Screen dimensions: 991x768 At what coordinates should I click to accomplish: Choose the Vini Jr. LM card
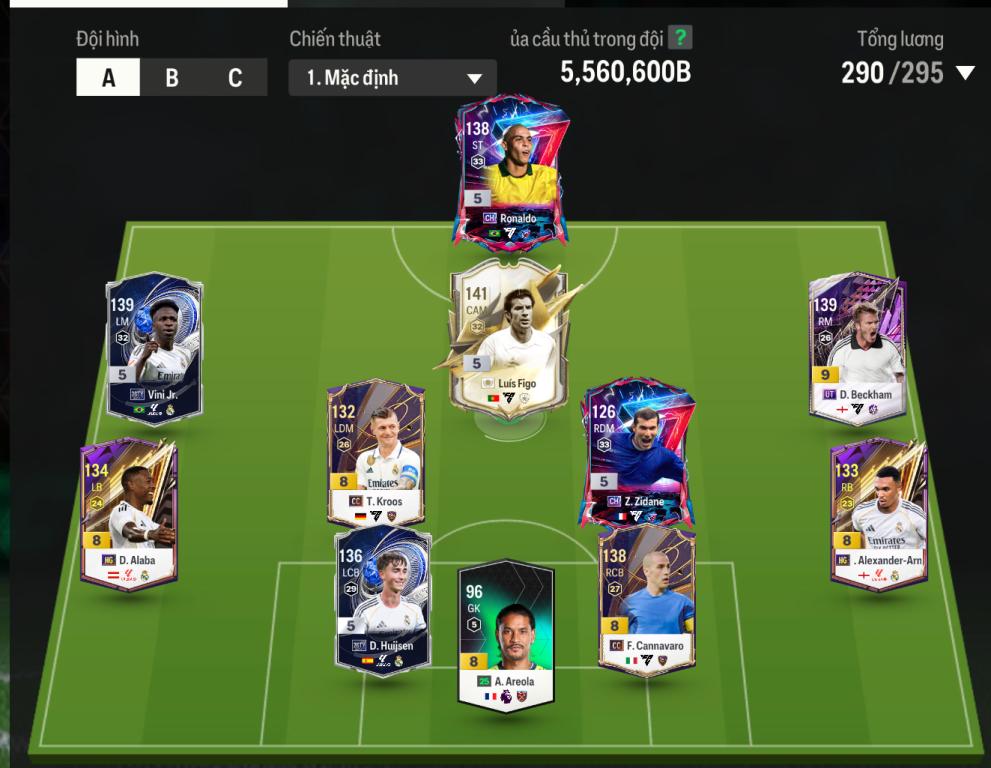point(155,347)
